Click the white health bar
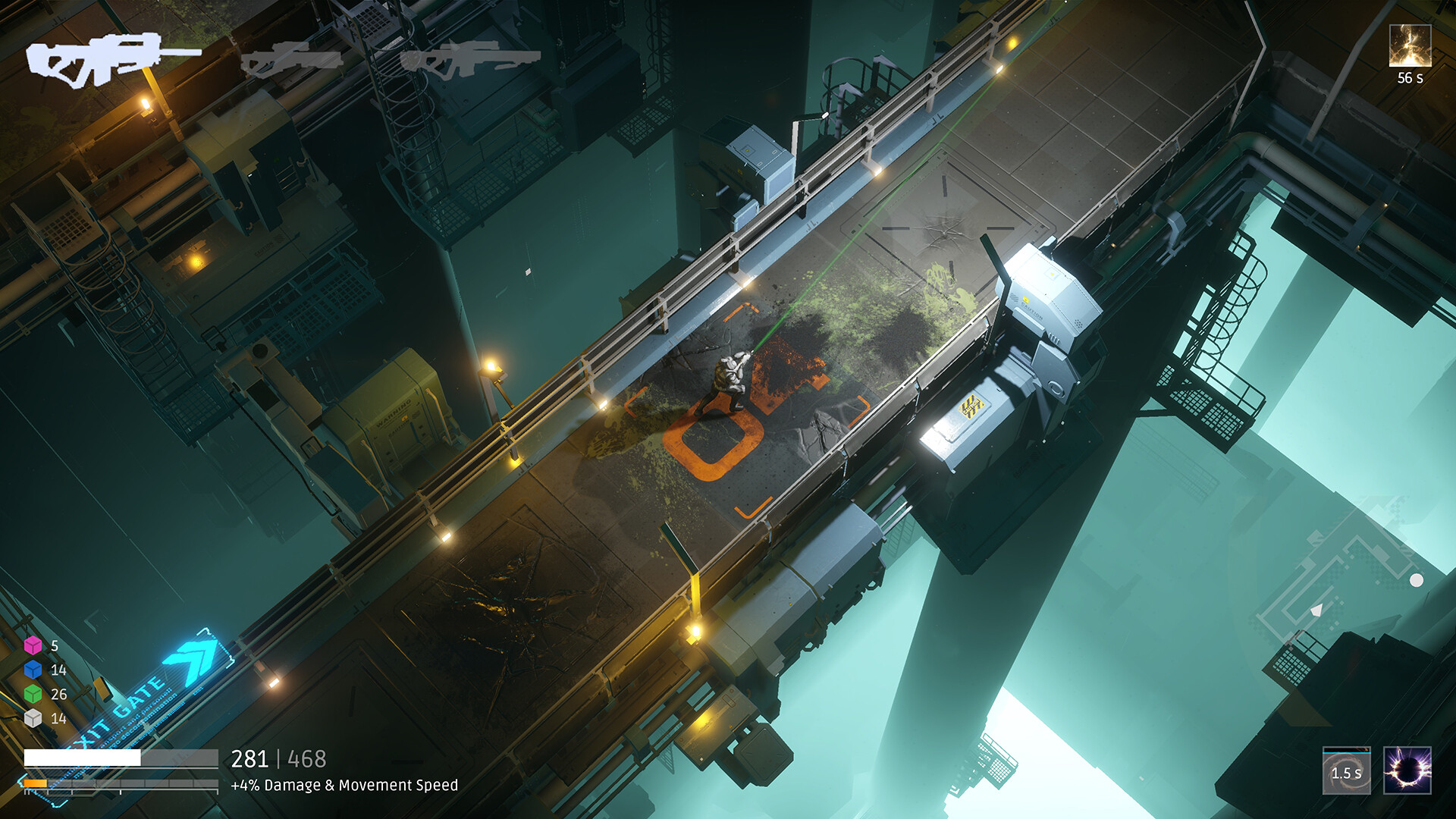1456x819 pixels. [x=83, y=757]
